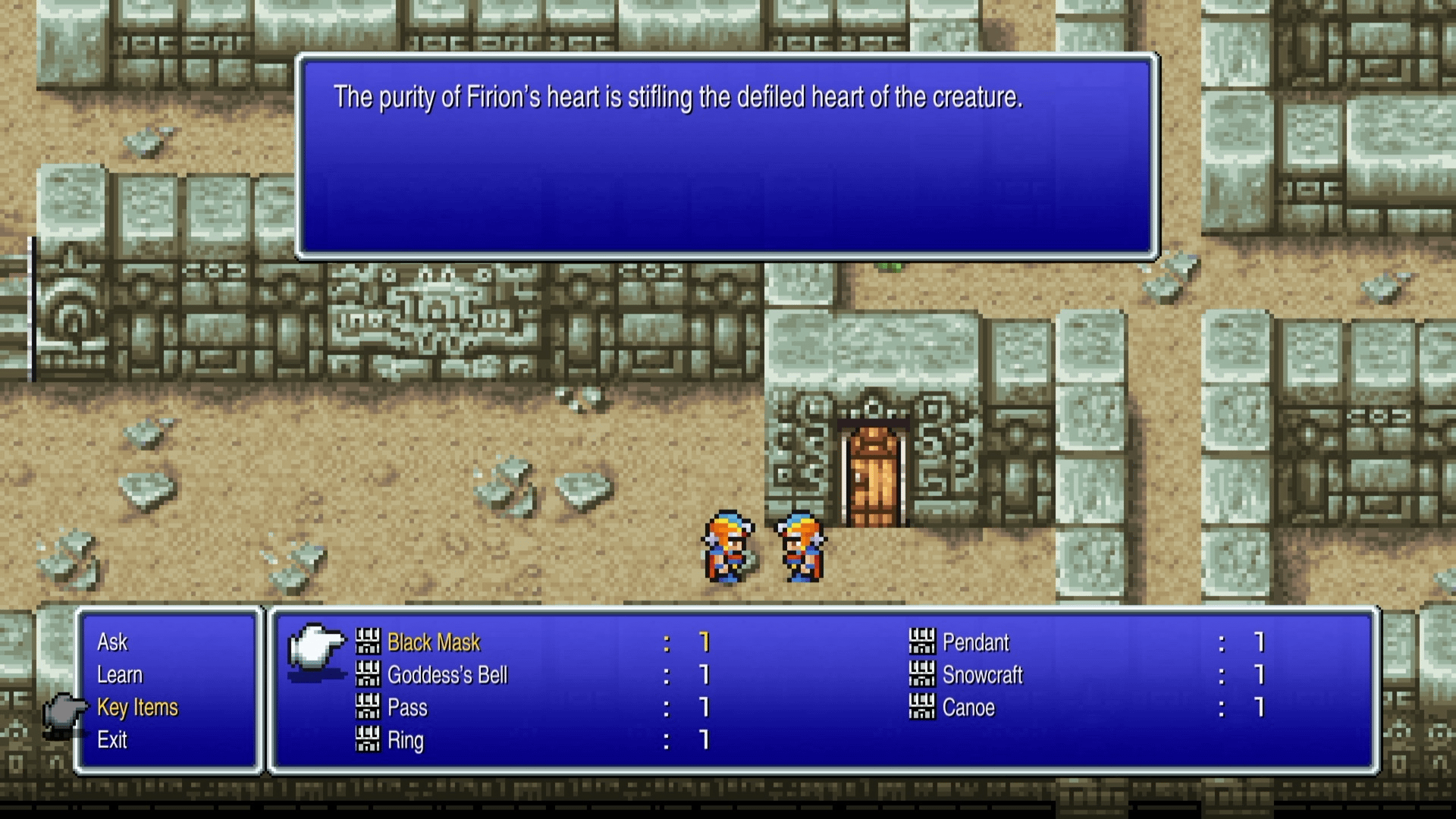Select the Pendant key item icon
The height and width of the screenshot is (819, 1456).
pos(924,642)
